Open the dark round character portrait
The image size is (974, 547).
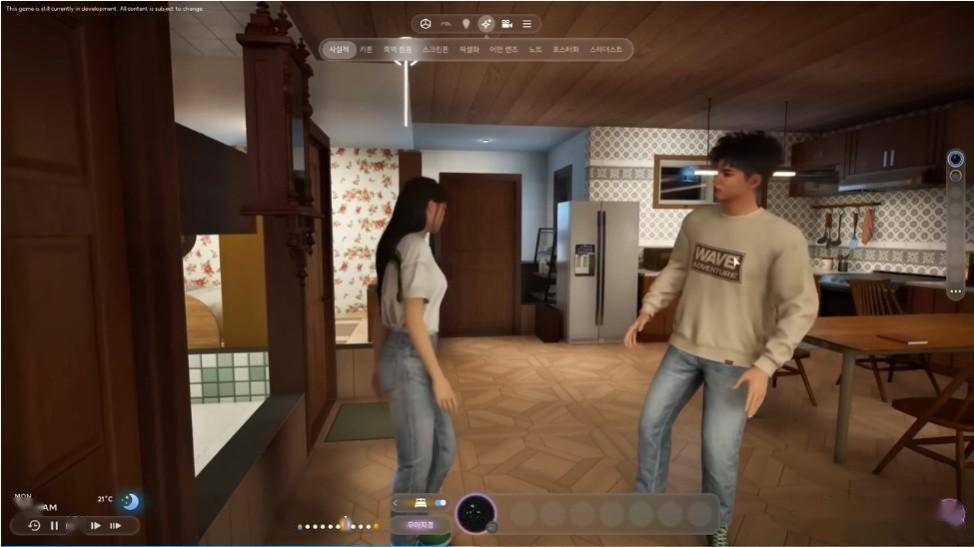[475, 513]
